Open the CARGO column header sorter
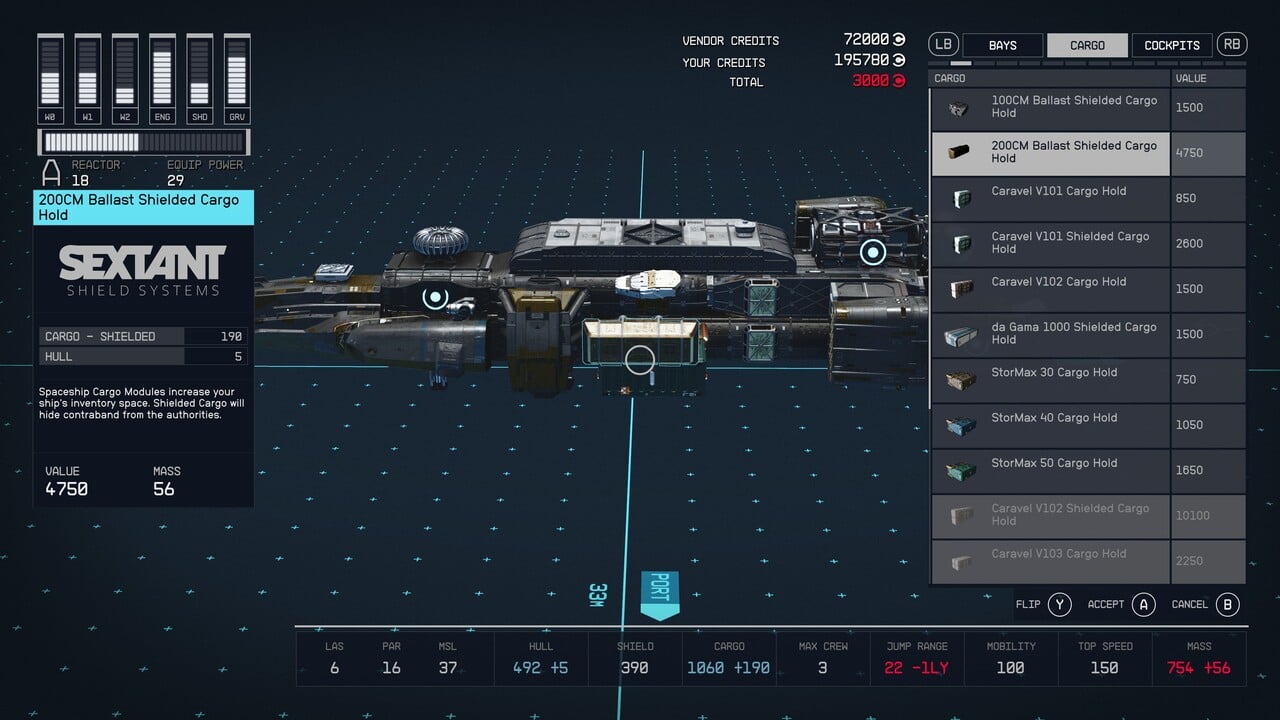This screenshot has width=1280, height=720. 949,77
